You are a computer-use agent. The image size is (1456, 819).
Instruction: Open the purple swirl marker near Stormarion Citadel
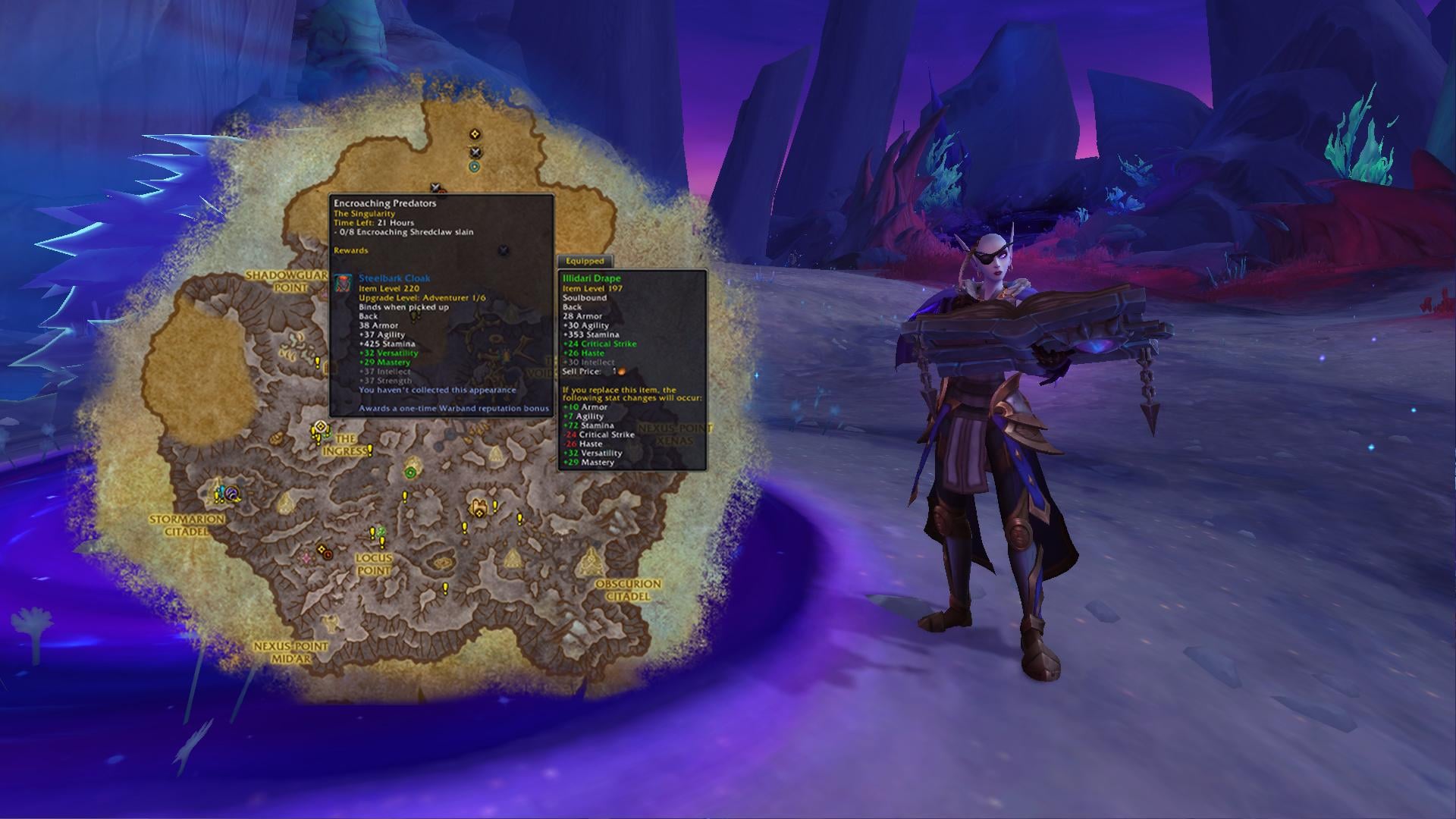(x=232, y=493)
